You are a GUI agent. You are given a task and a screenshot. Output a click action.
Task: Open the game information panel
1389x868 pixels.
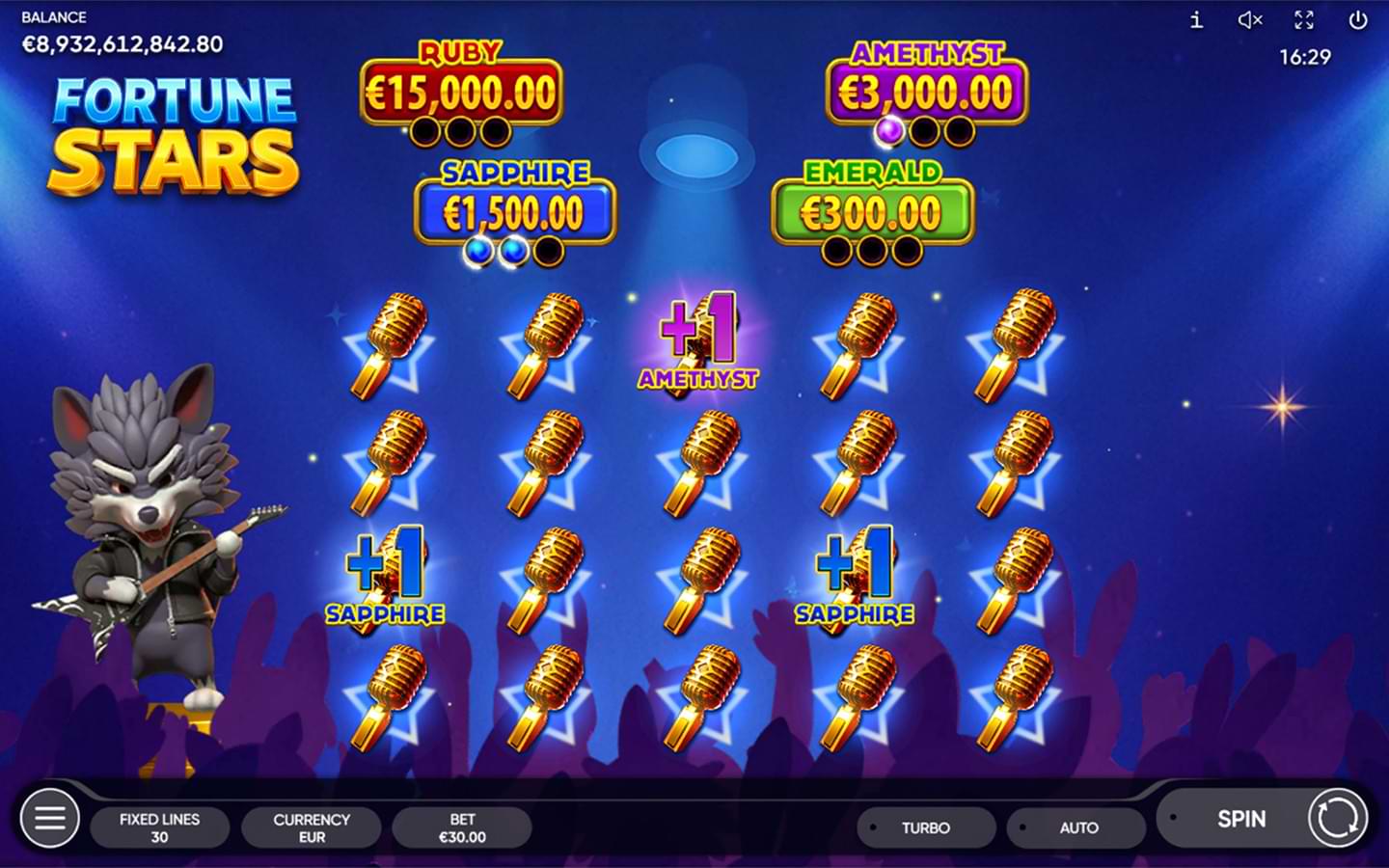[x=1194, y=20]
